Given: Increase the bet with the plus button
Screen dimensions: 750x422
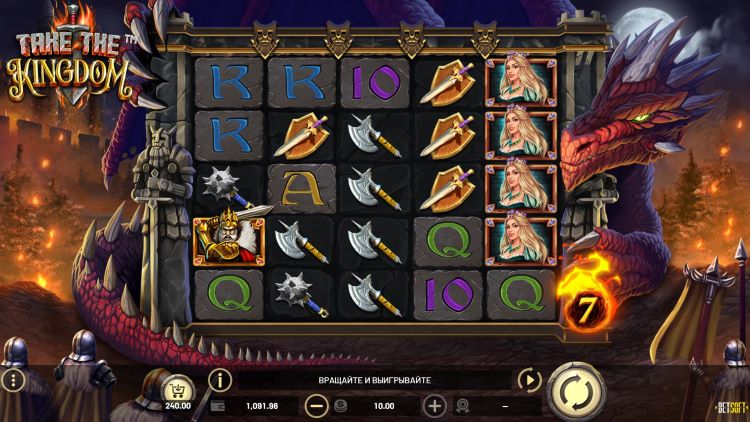Looking at the screenshot, I should point(434,406).
